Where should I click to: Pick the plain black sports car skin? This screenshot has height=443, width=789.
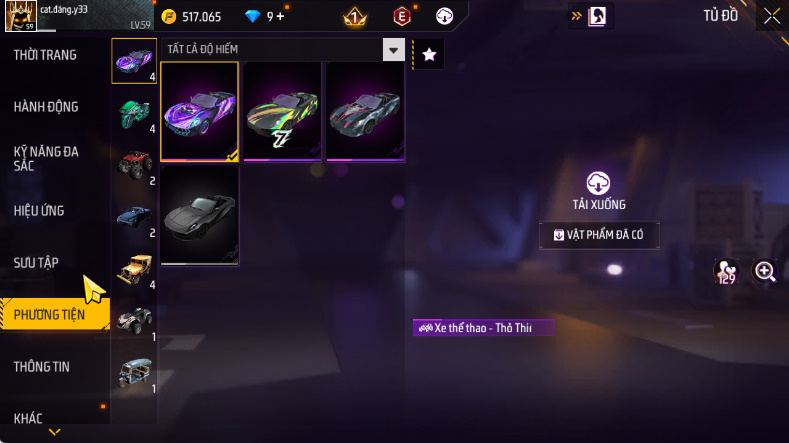point(199,215)
